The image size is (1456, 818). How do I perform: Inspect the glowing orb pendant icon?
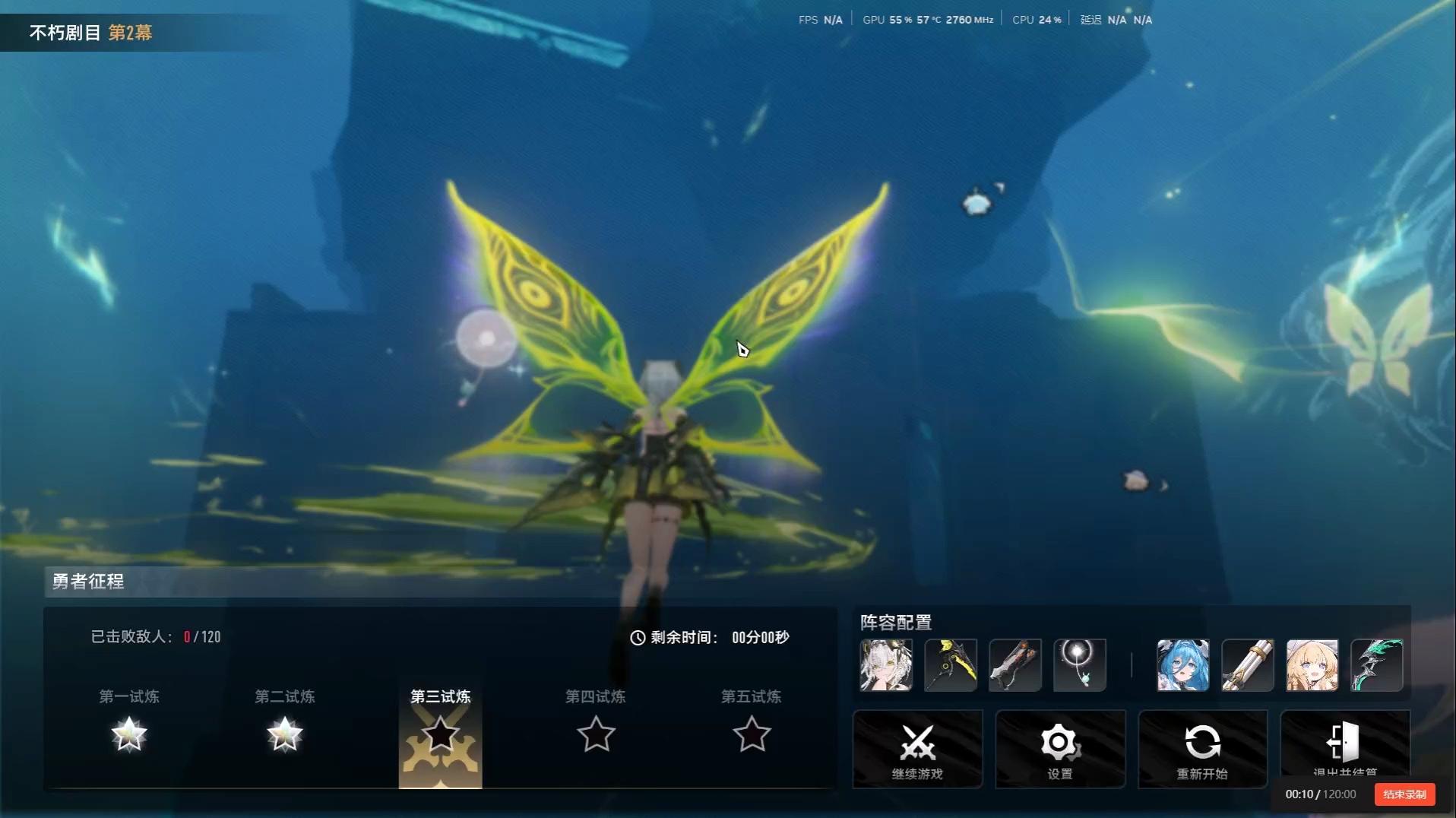click(x=1080, y=665)
